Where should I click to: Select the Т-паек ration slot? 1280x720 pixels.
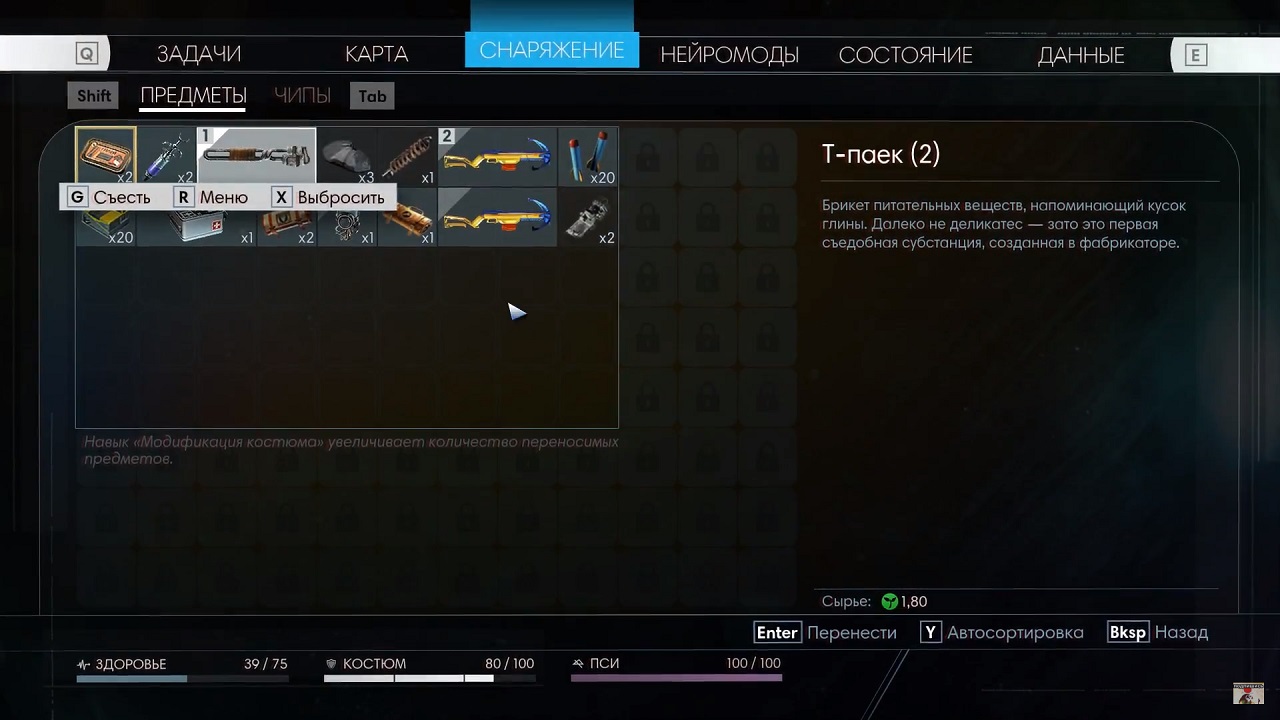click(106, 156)
